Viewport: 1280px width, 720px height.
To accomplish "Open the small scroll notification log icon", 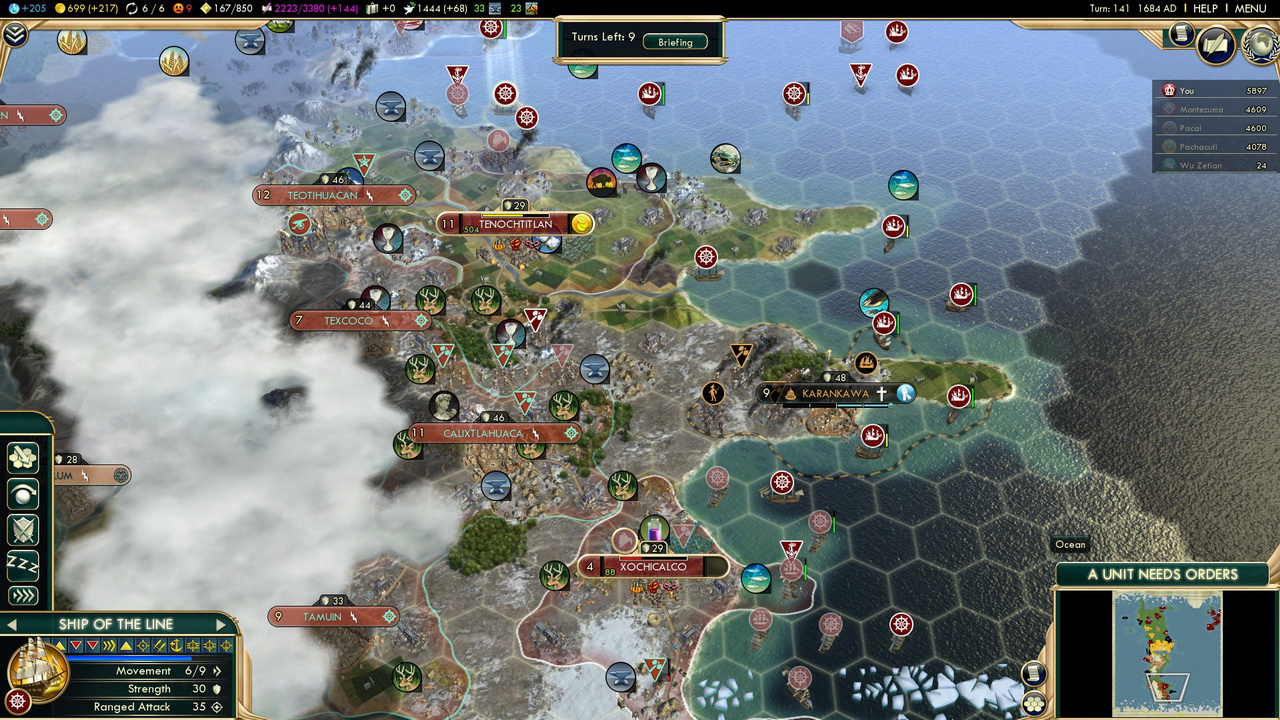I will 1181,35.
